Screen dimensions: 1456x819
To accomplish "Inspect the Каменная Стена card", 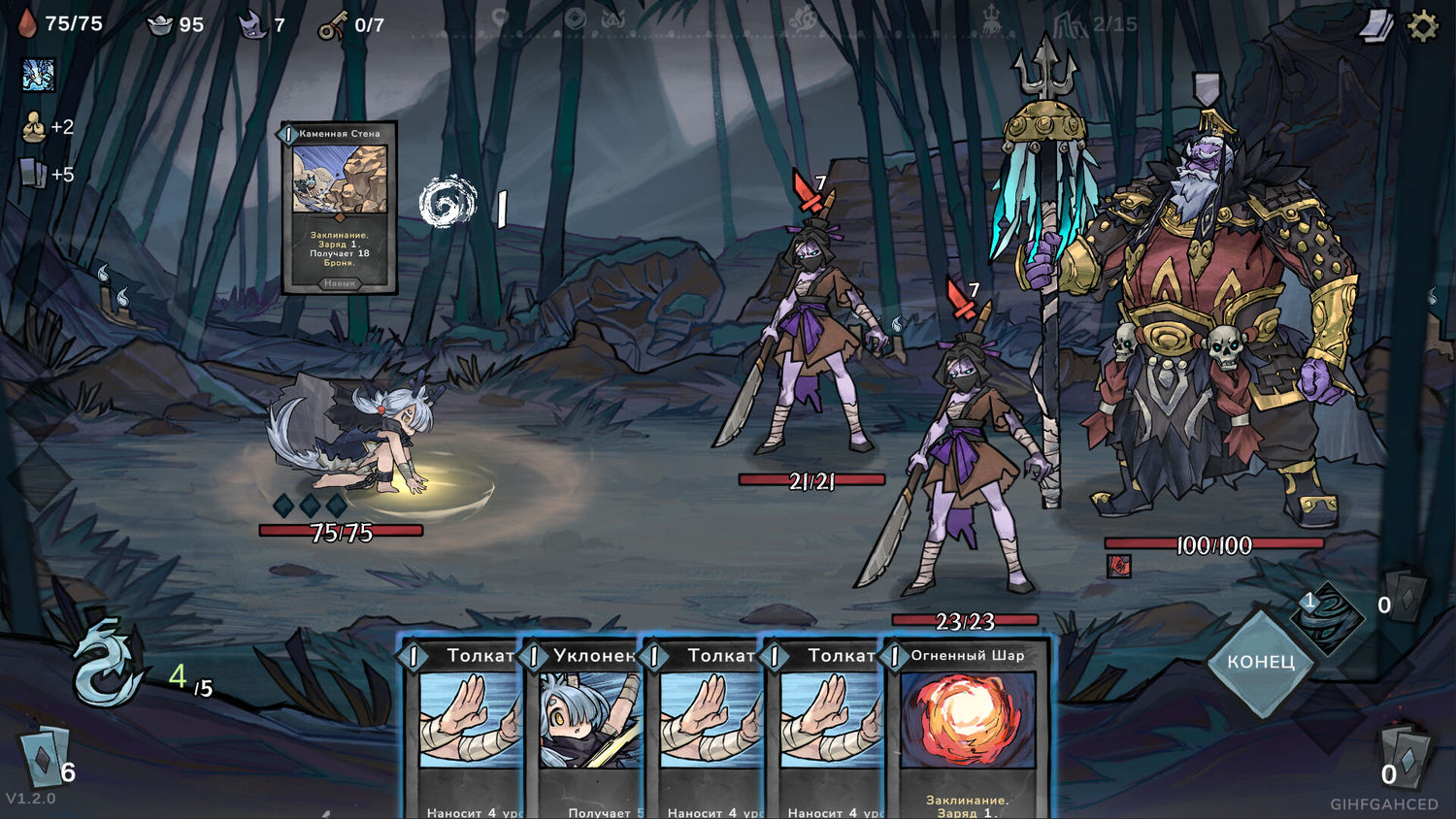I will (340, 208).
